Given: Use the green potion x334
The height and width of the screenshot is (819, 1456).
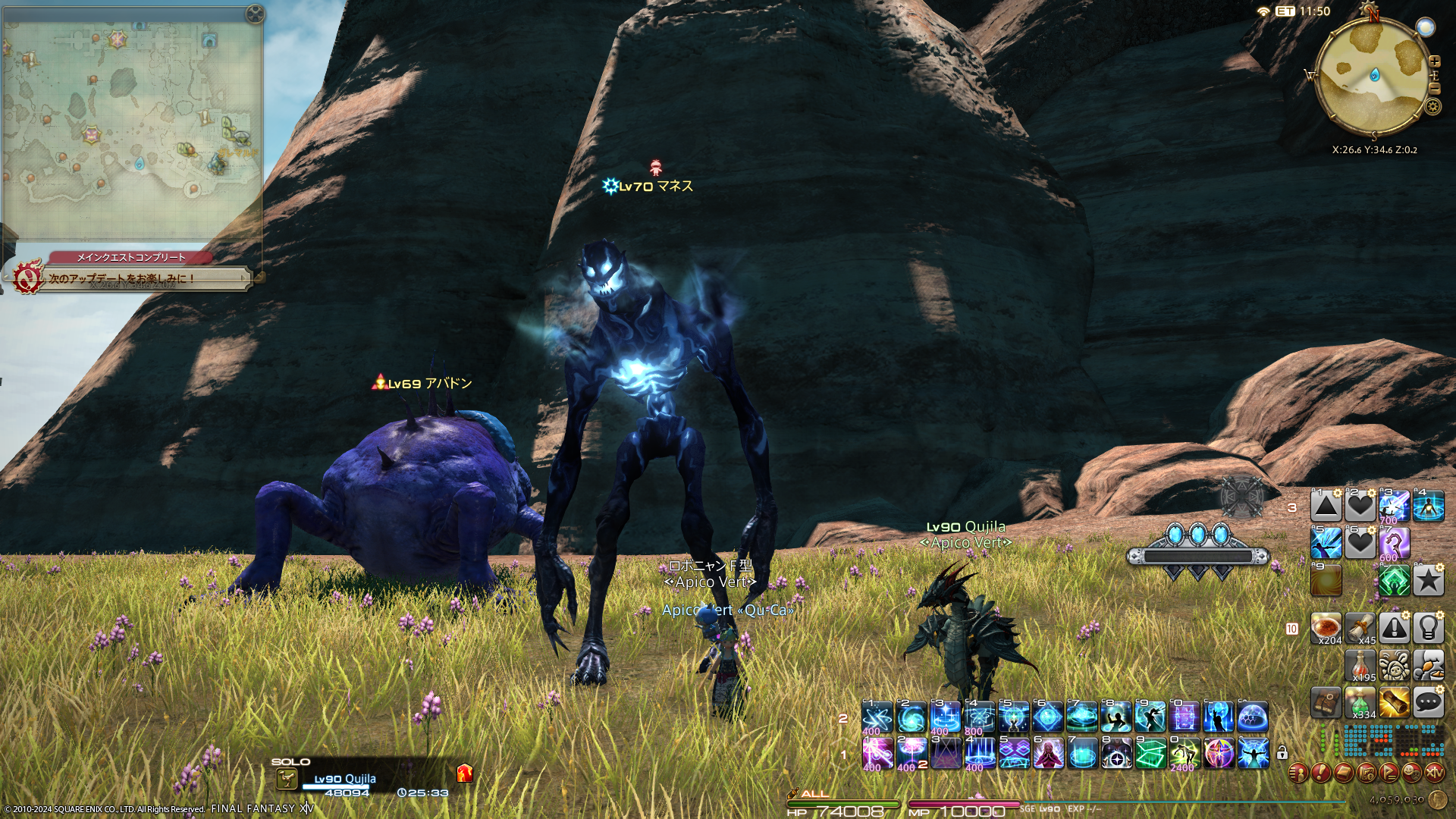Looking at the screenshot, I should [1360, 702].
